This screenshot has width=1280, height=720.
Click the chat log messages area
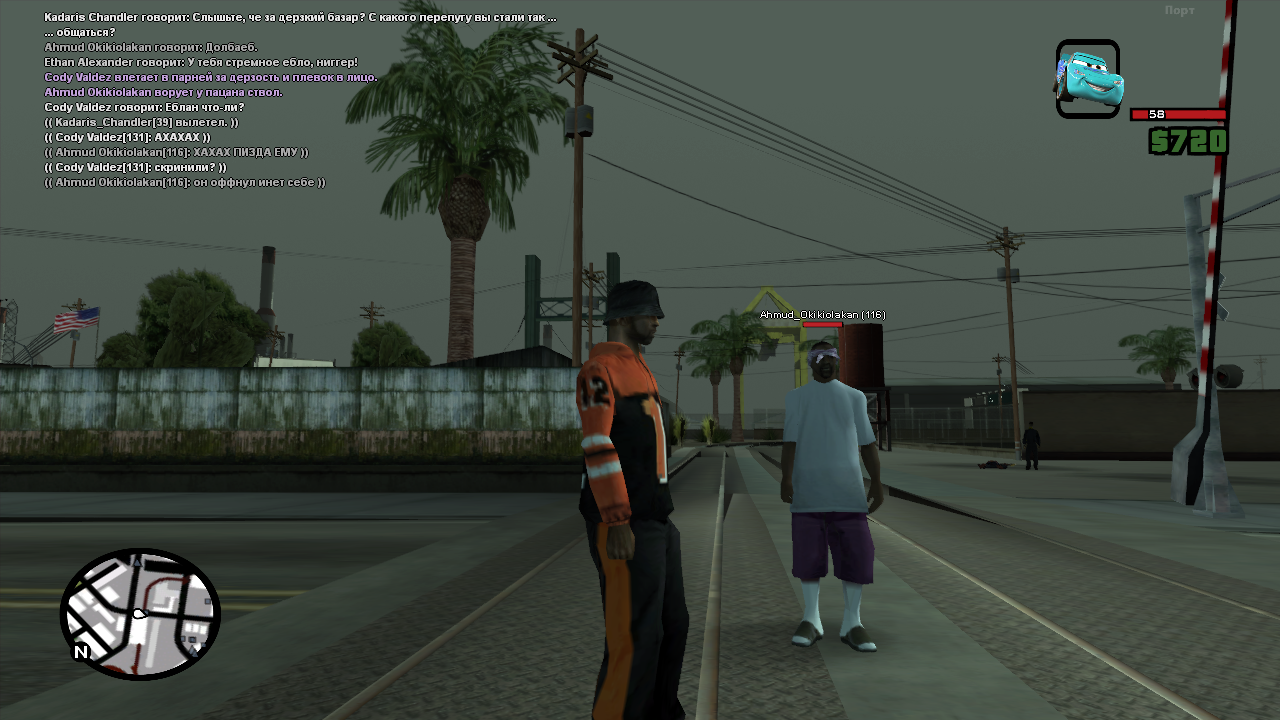point(300,99)
